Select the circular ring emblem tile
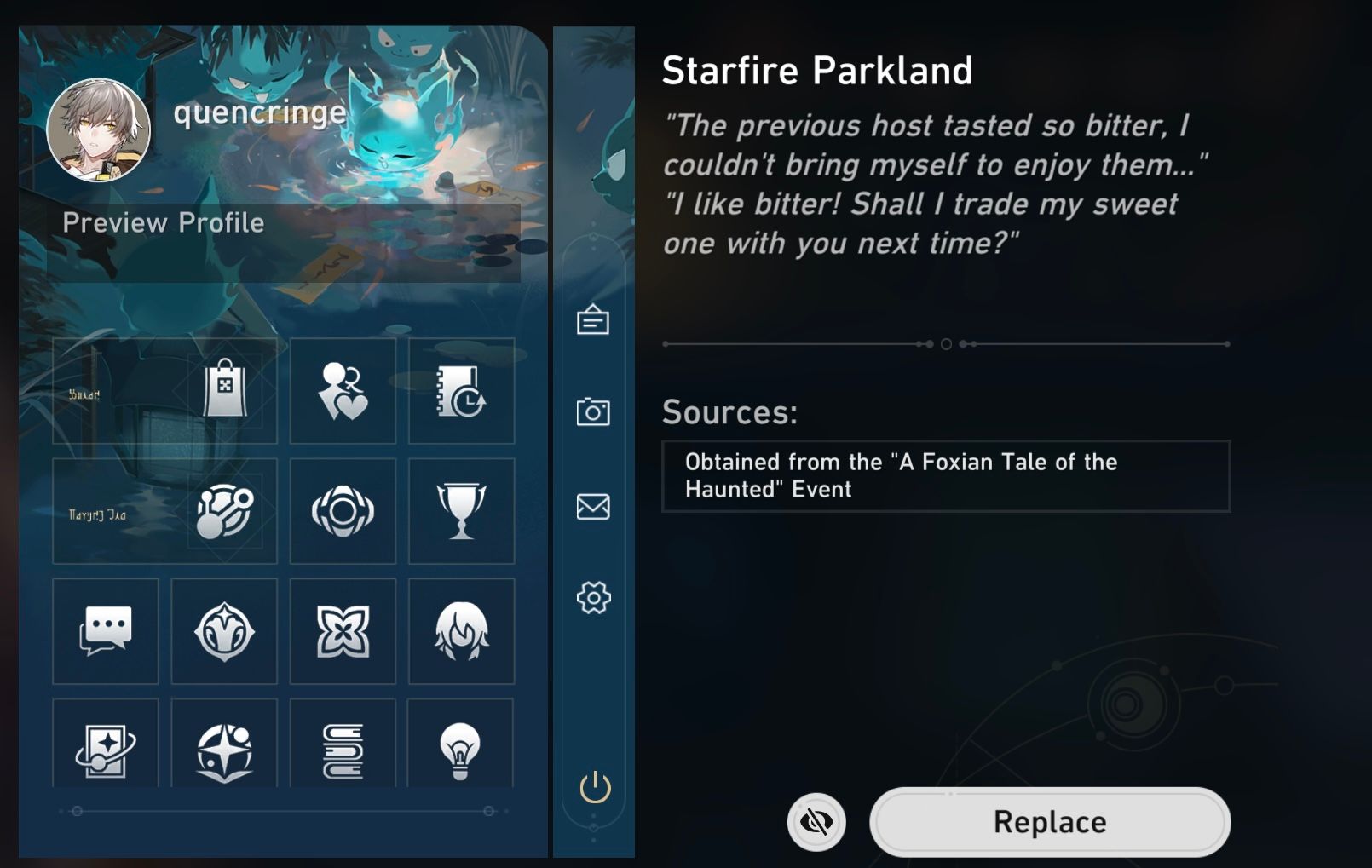The height and width of the screenshot is (868, 1372). point(343,511)
